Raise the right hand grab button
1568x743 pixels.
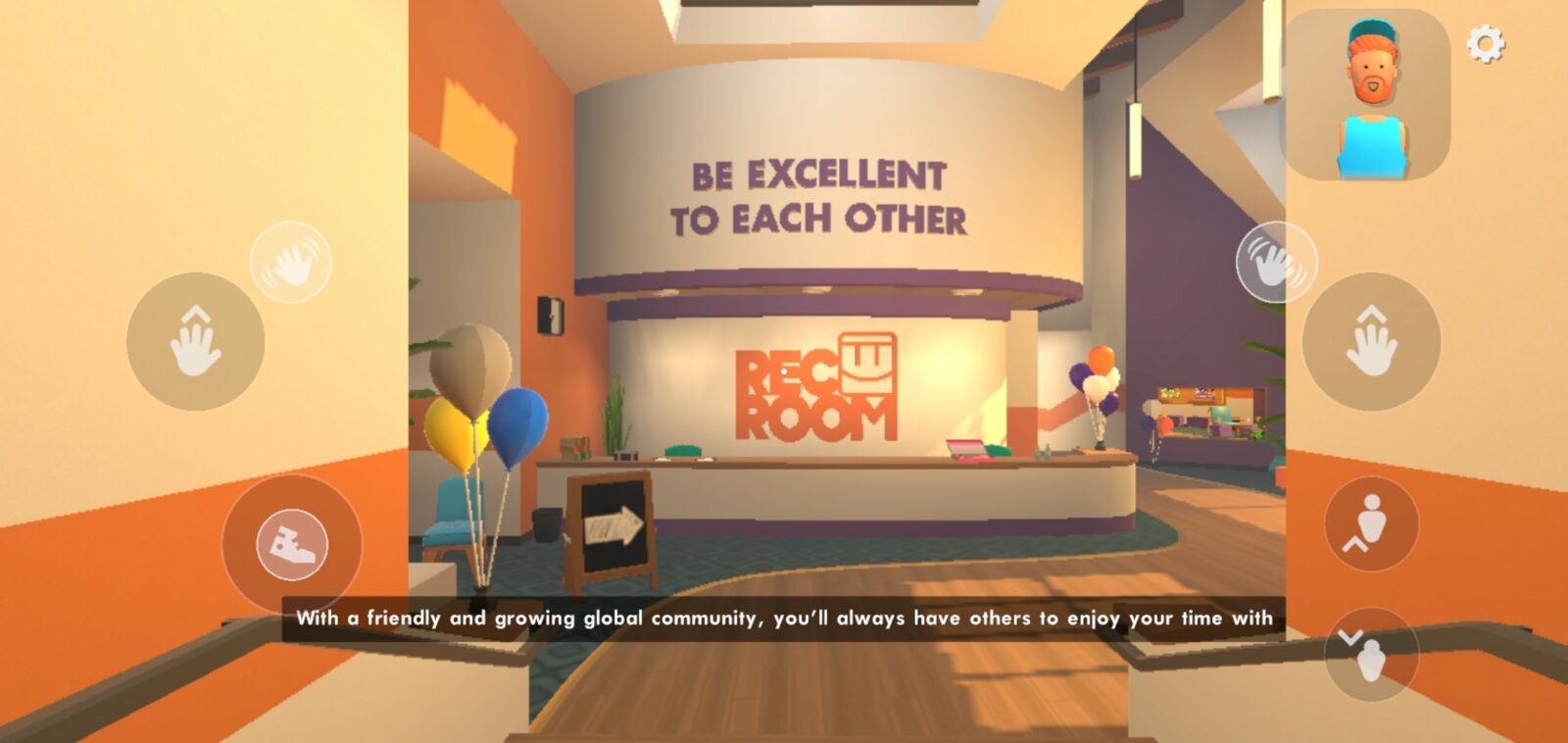coord(1371,341)
